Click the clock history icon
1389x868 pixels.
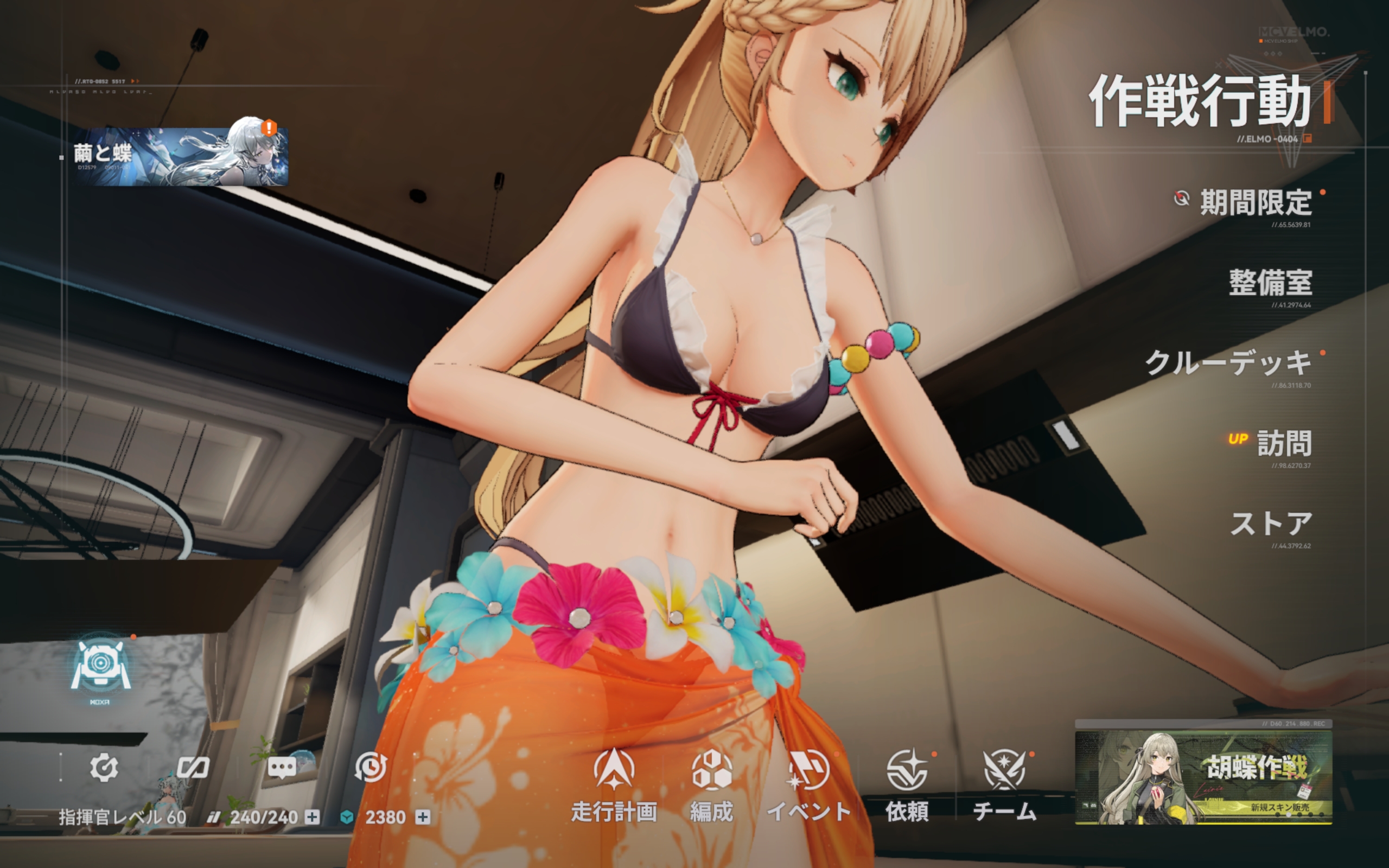[370, 768]
